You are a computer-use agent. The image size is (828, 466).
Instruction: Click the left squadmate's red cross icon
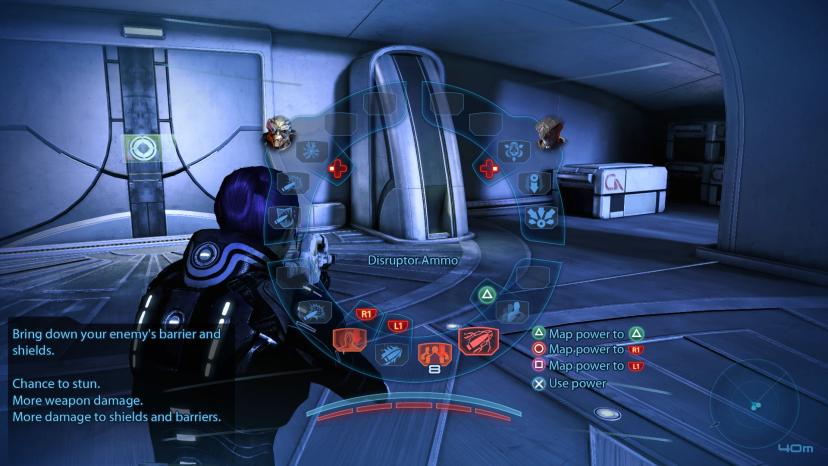click(x=340, y=168)
